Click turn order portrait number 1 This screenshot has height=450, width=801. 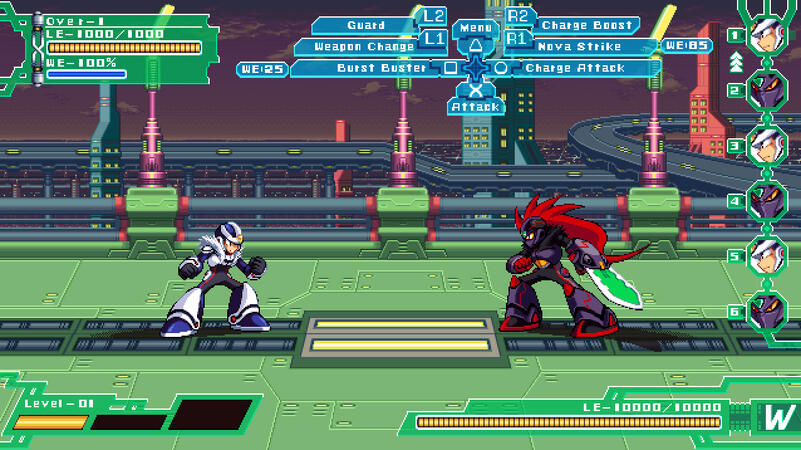click(767, 35)
